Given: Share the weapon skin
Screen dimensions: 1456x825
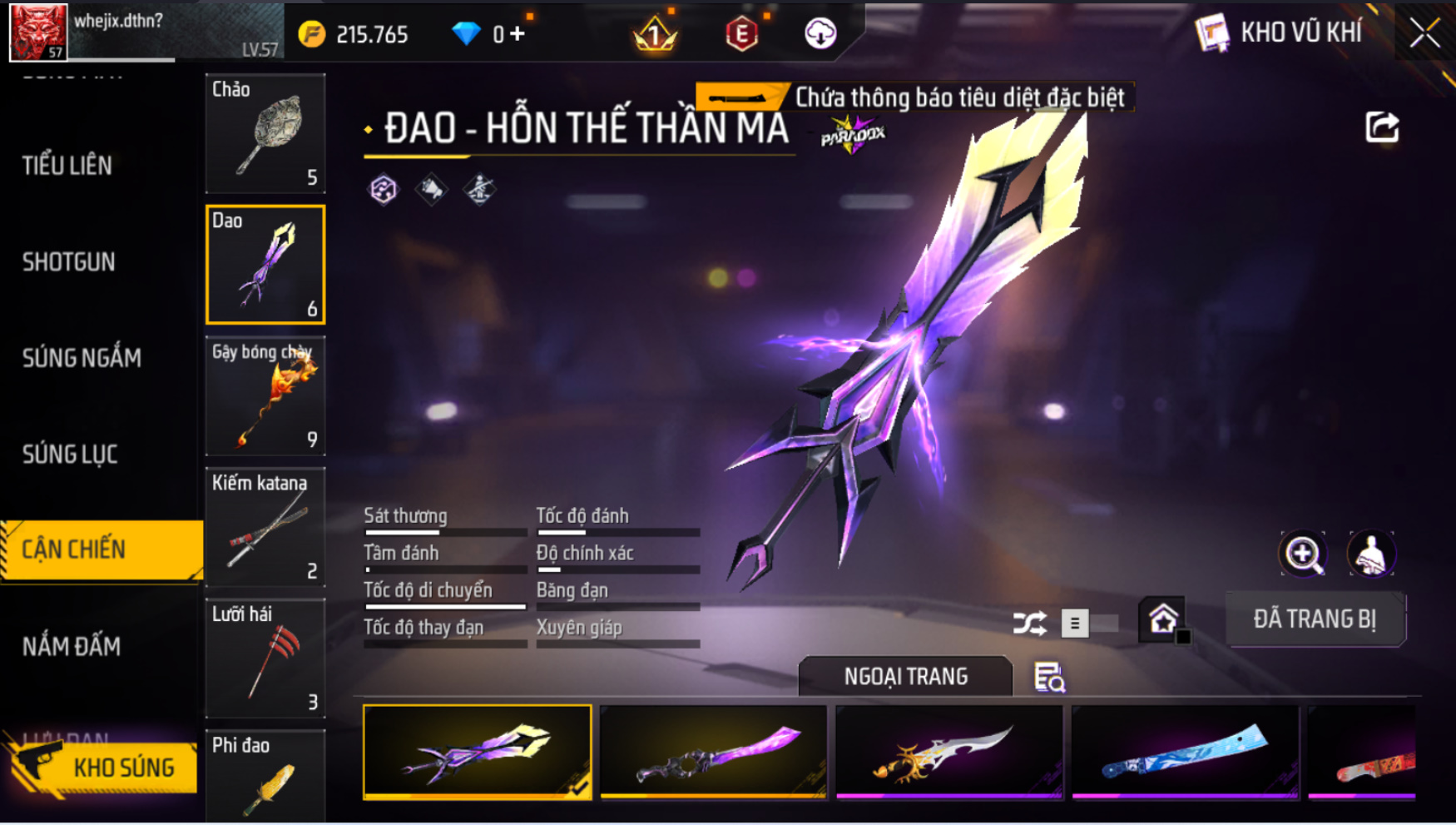Looking at the screenshot, I should tap(1382, 127).
